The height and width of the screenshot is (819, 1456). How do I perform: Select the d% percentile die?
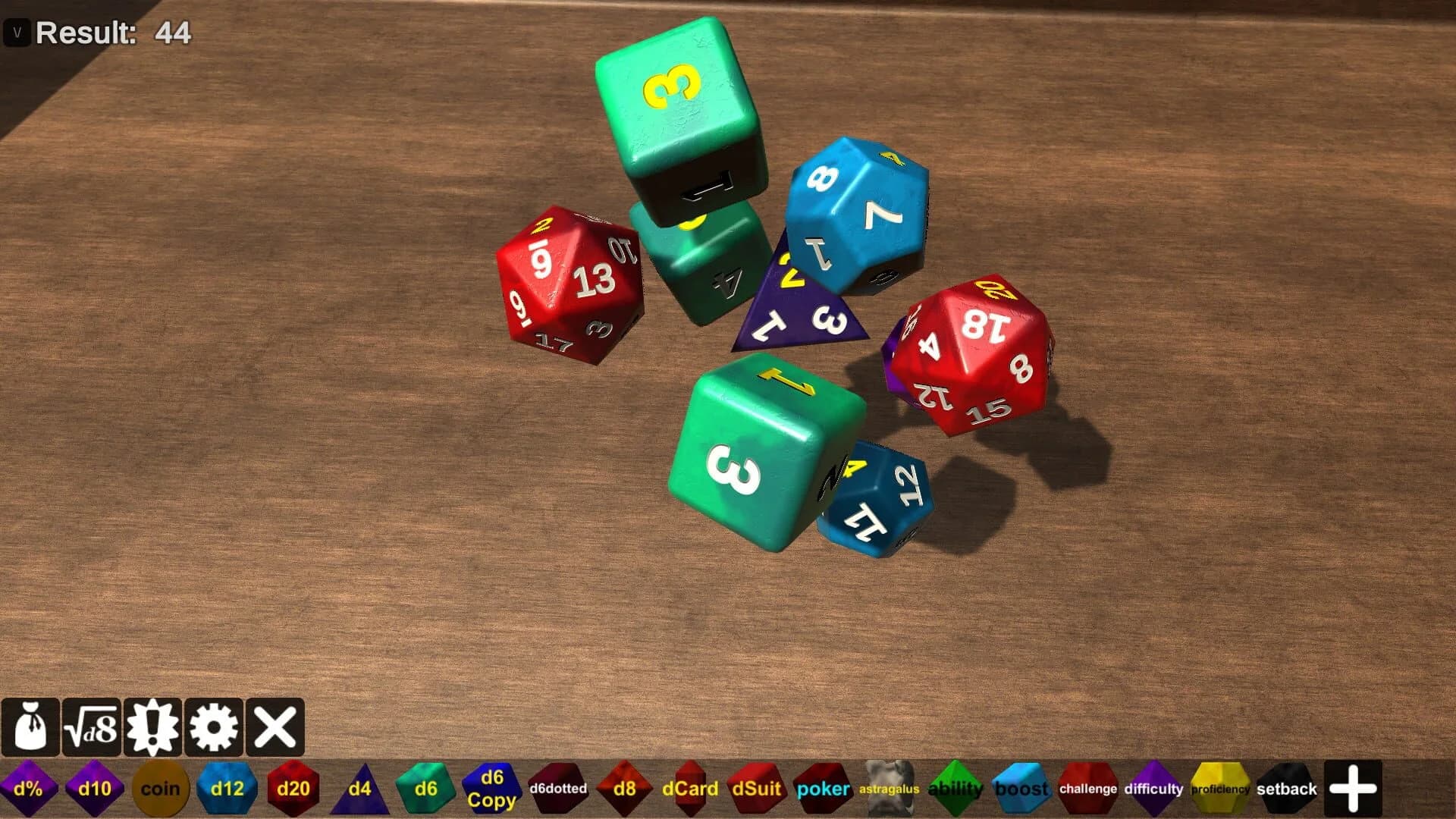coord(27,789)
